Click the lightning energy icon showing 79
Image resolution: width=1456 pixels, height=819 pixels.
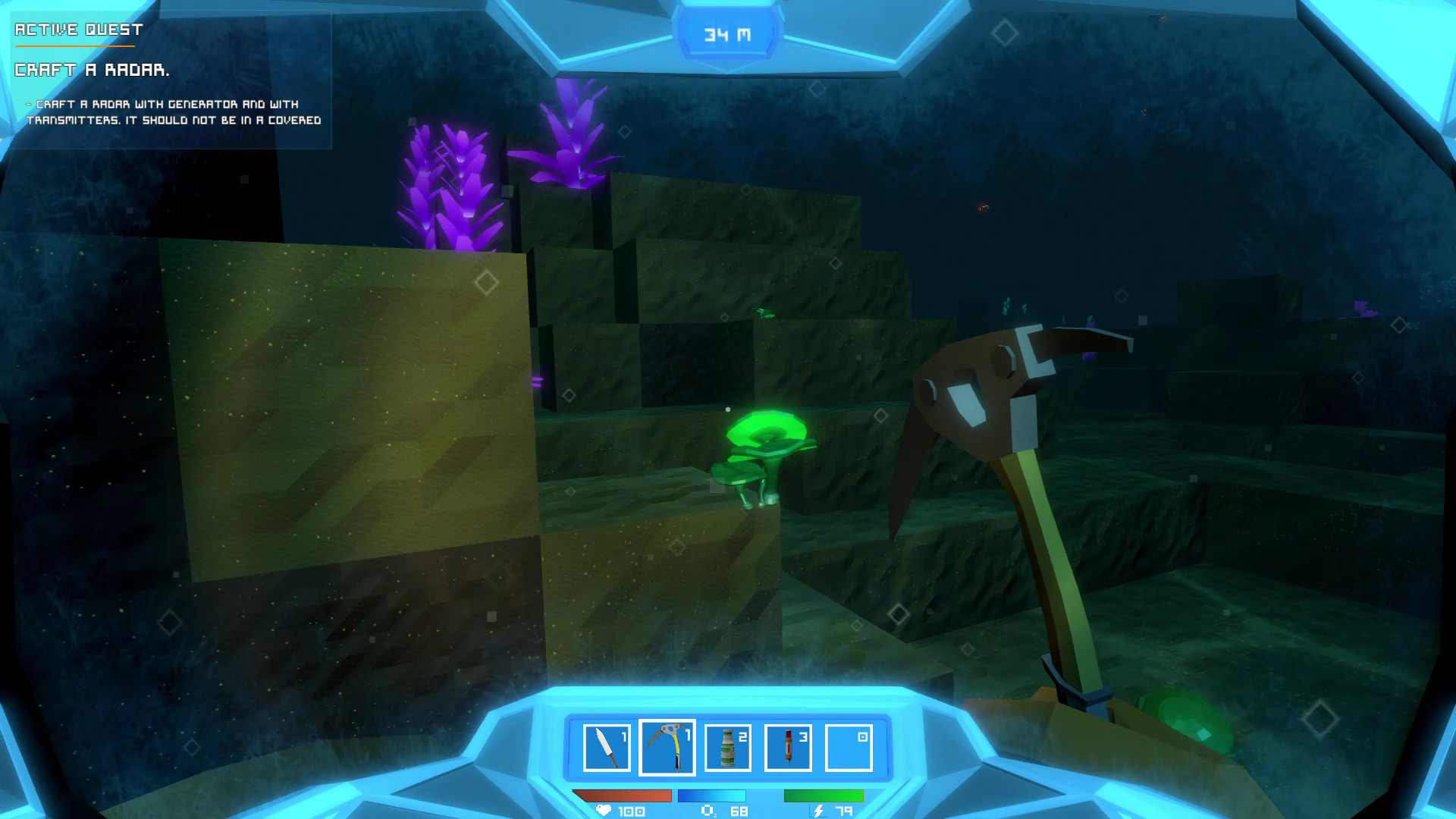point(817,811)
